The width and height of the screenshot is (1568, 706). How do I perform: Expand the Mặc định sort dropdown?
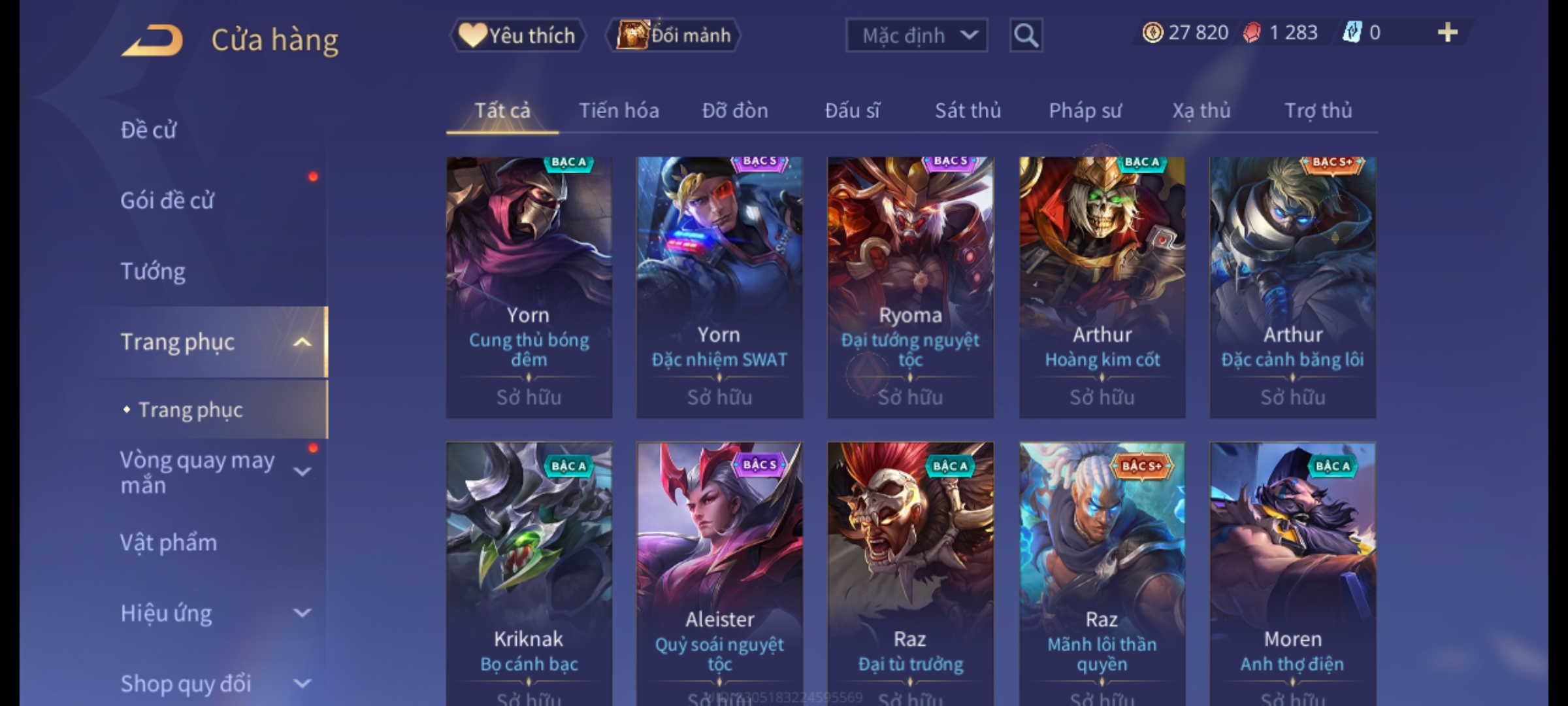[916, 35]
